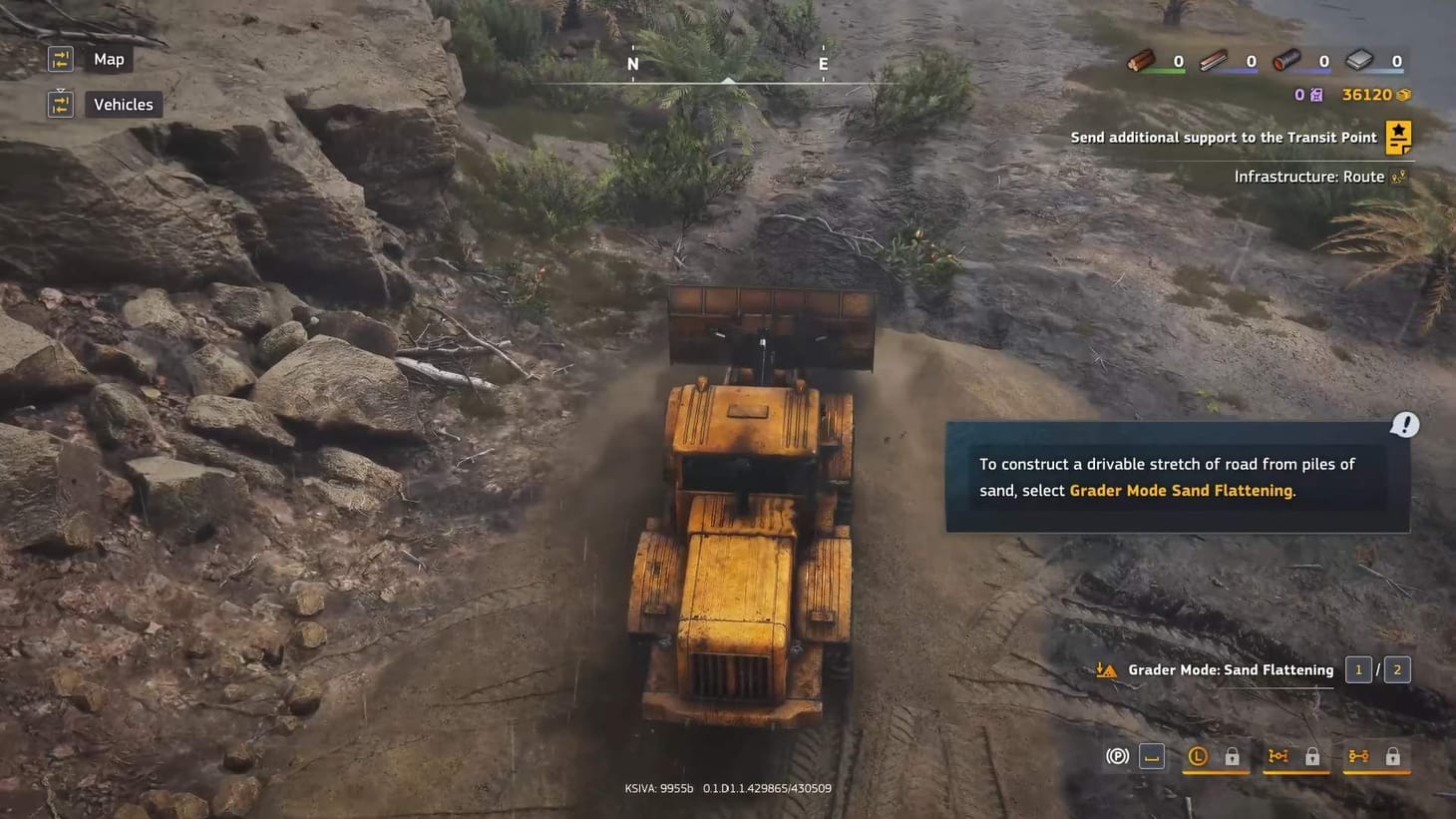1456x819 pixels.
Task: Select Grader Mode option 1
Action: [1357, 669]
